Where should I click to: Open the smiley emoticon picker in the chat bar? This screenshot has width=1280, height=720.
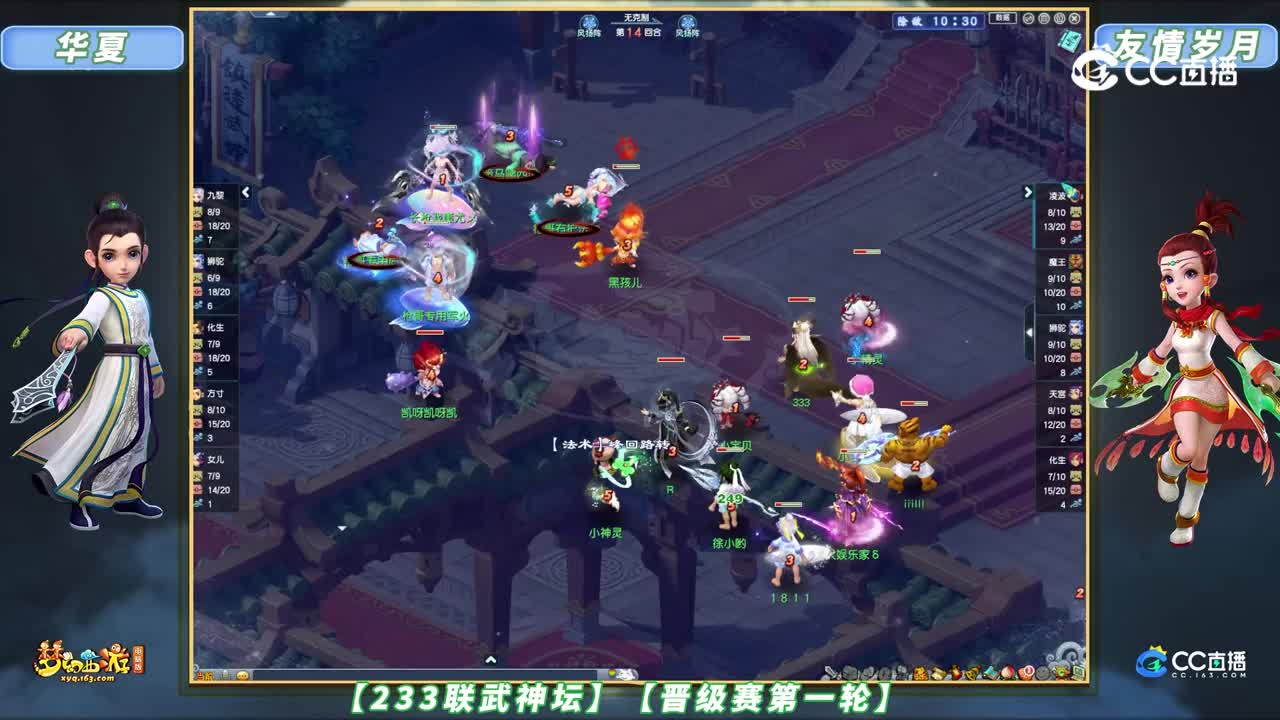(x=243, y=674)
